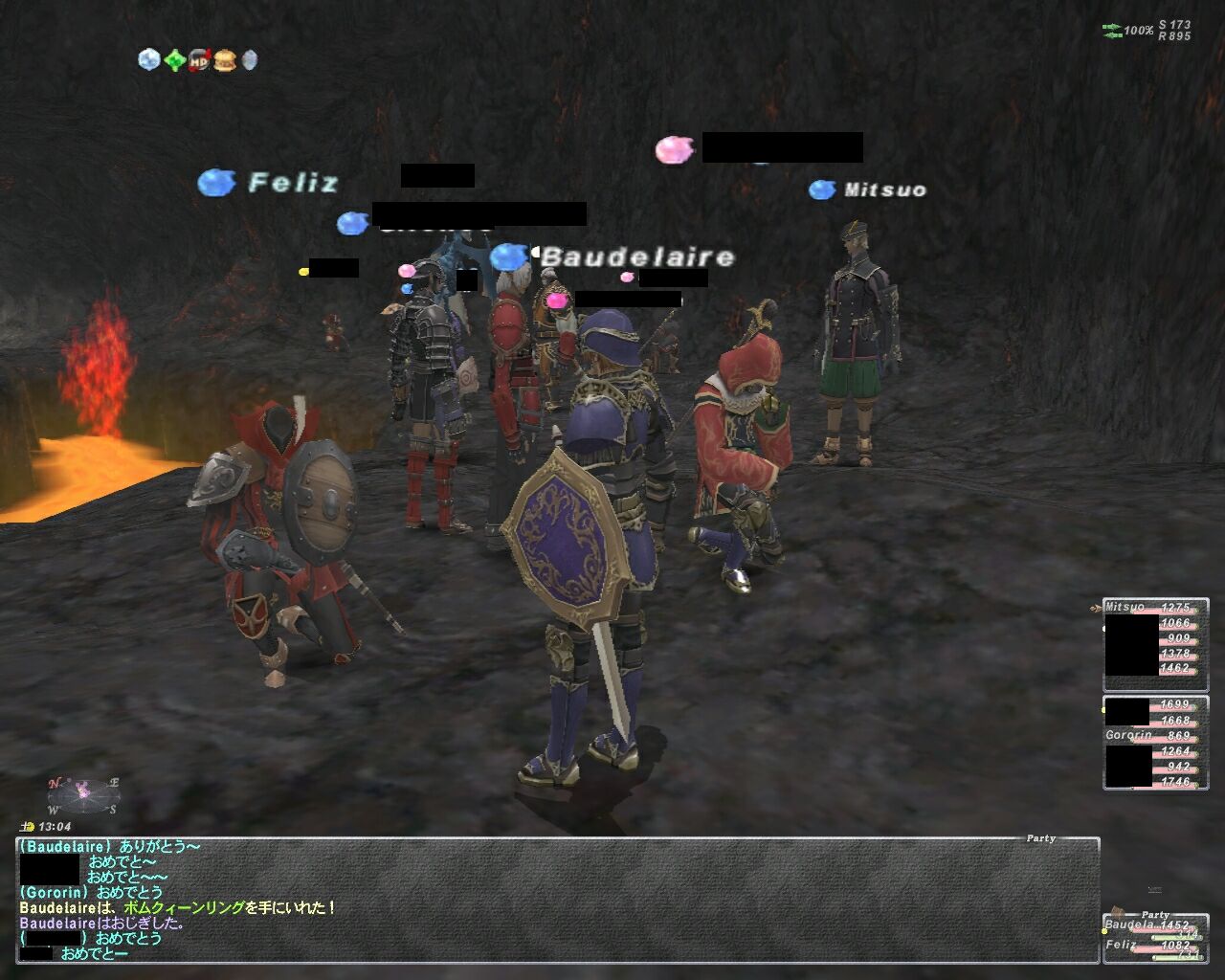Click the connection signal indicator

click(1112, 31)
